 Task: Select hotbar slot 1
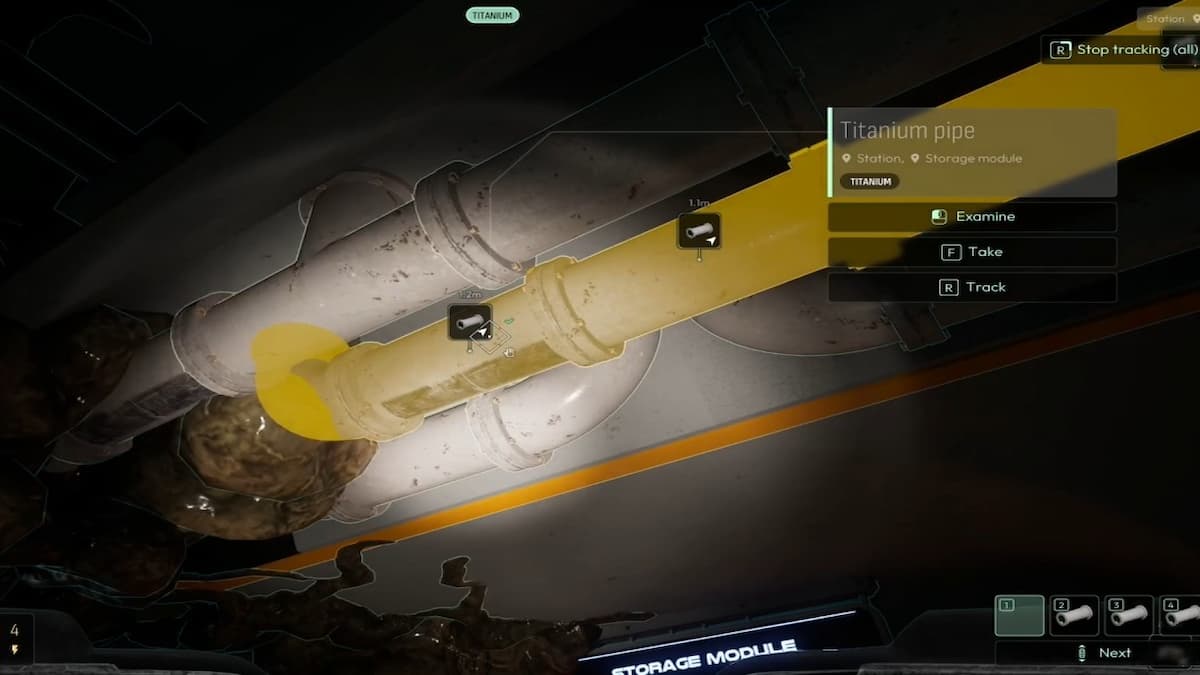[x=1019, y=615]
